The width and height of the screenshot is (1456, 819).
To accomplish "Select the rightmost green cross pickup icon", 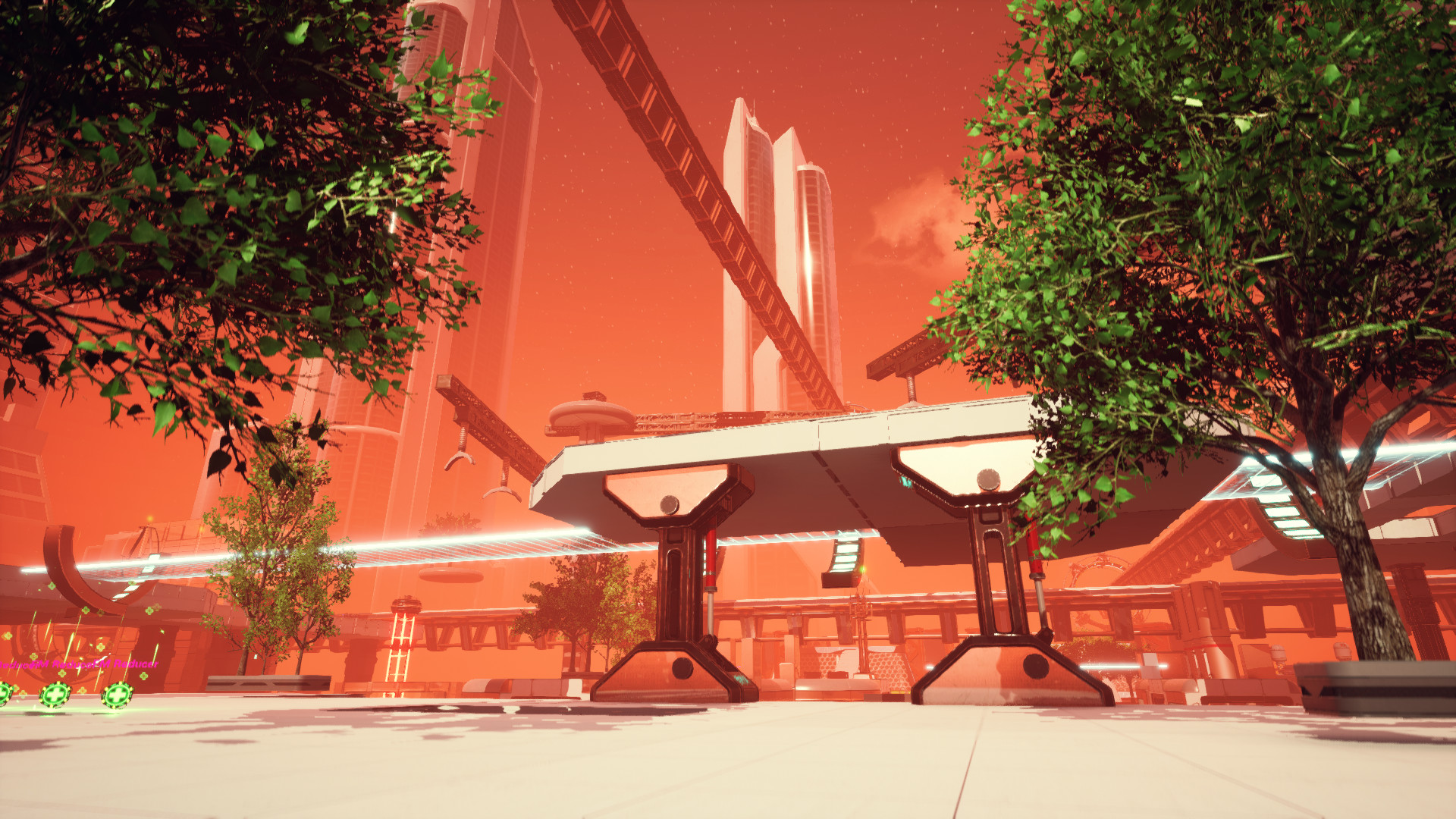I will 118,694.
